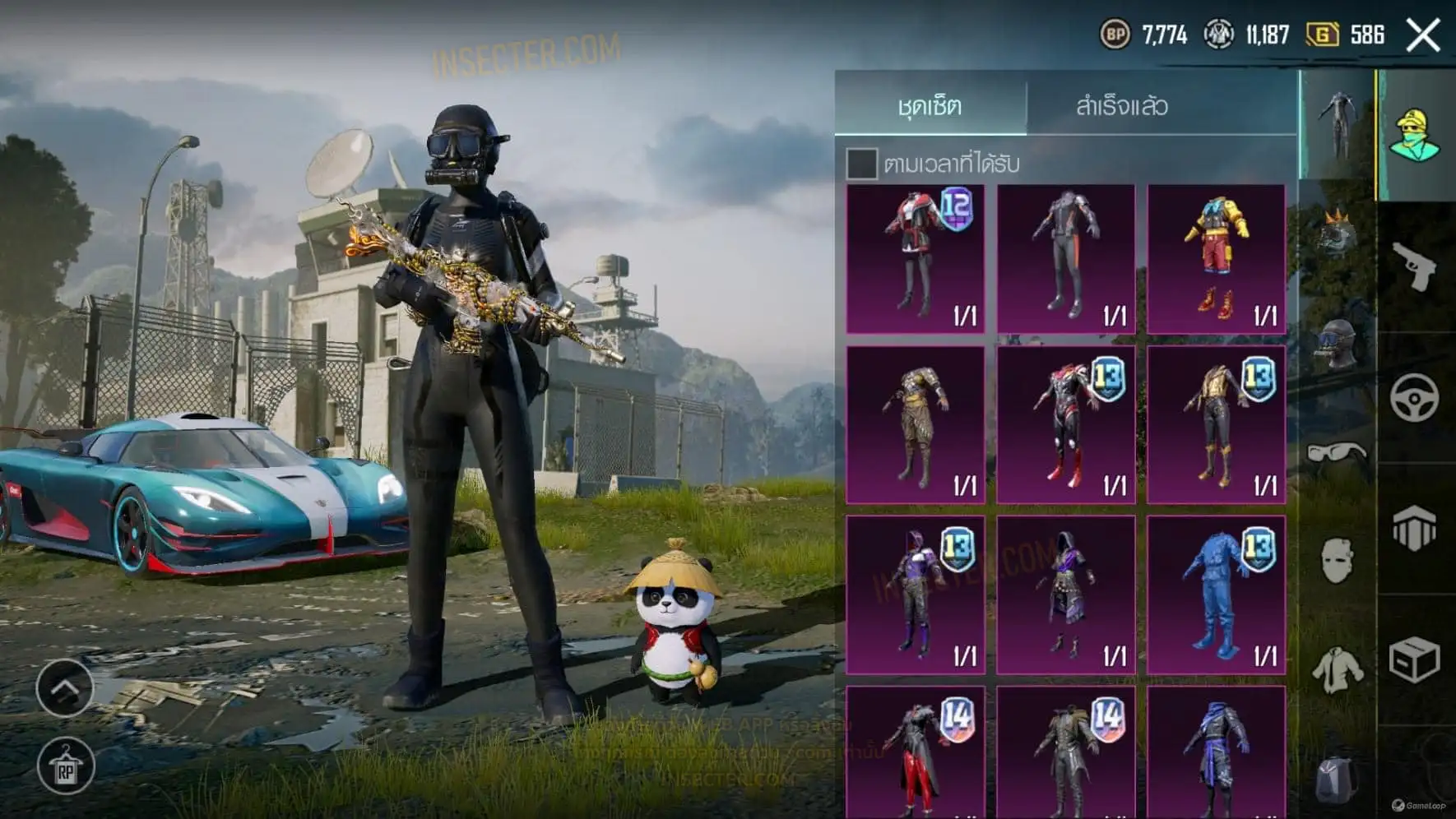Screen dimensions: 1456x819
Task: Select the all-blue outfit with 13 badge
Action: tap(1216, 595)
